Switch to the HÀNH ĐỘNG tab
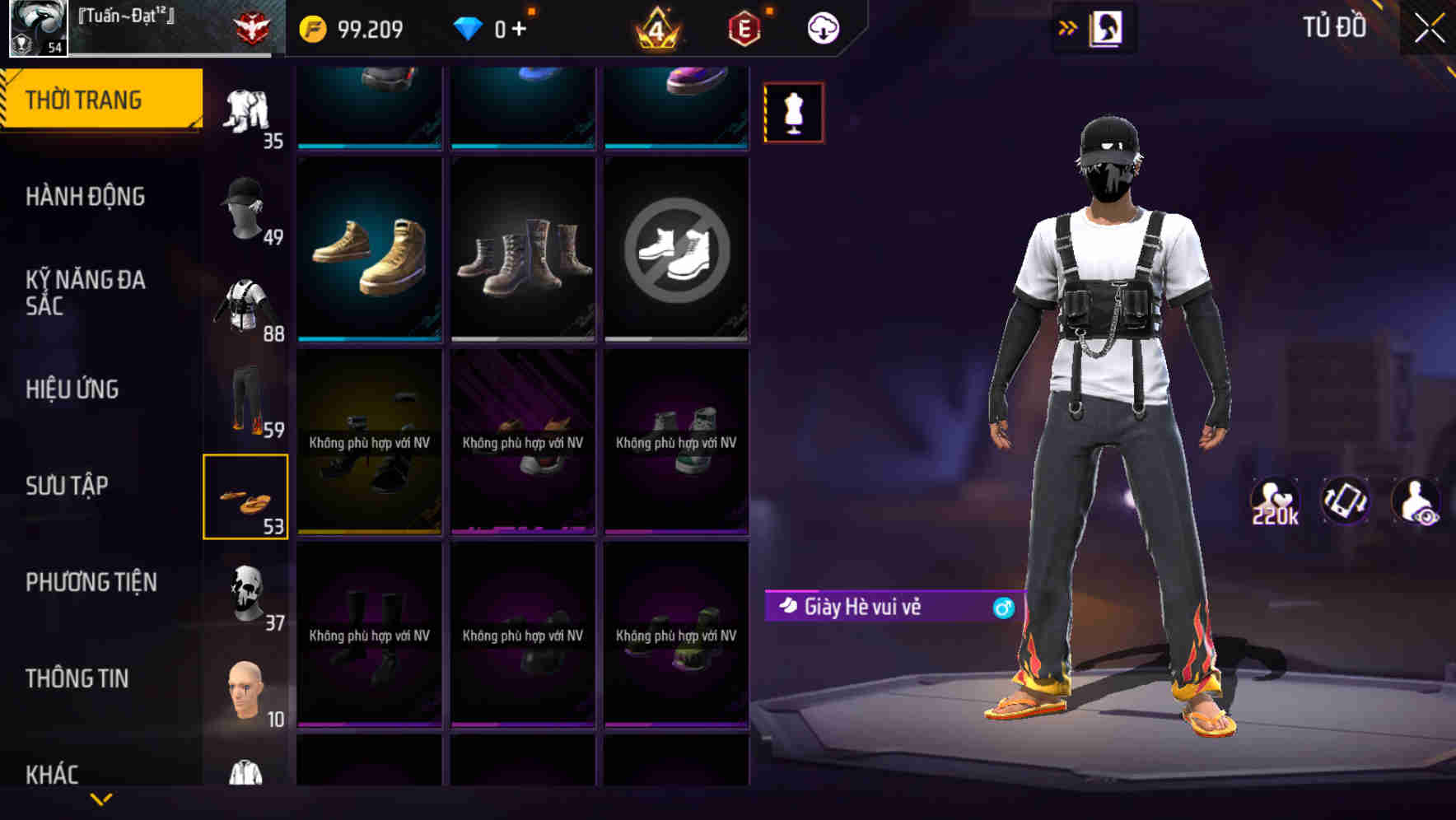This screenshot has width=1456, height=820. (86, 198)
